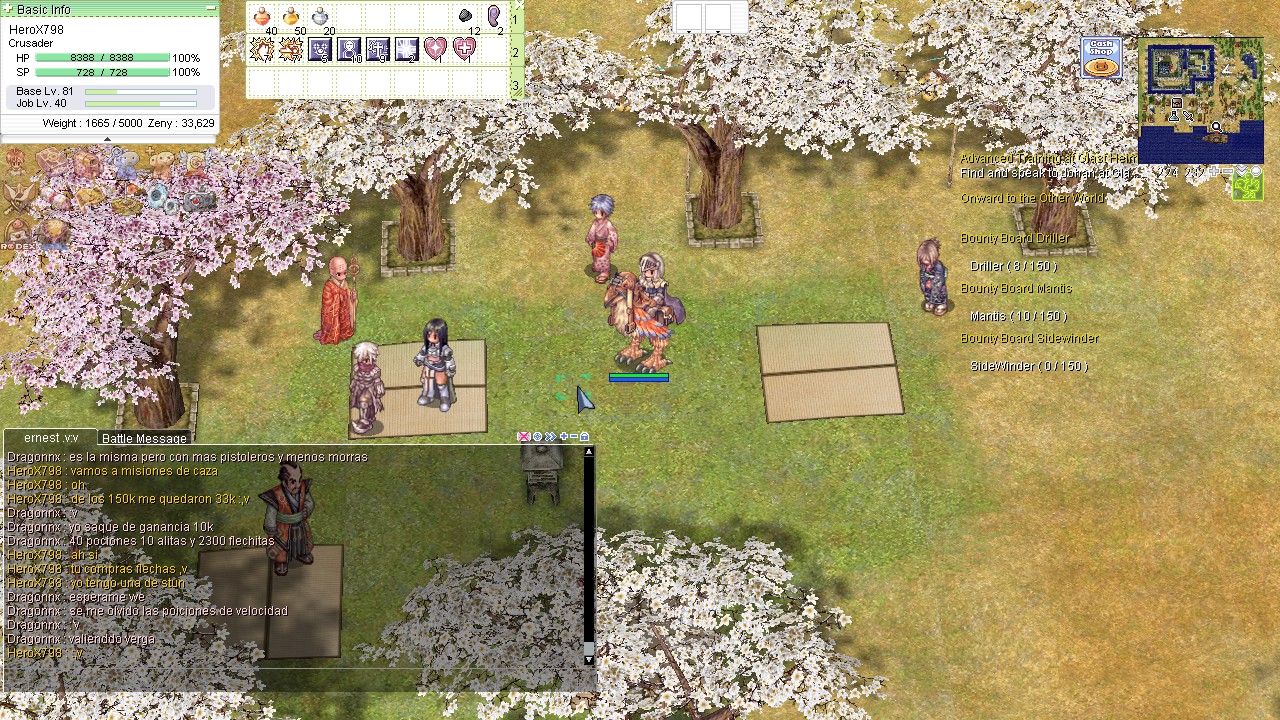Image resolution: width=1280 pixels, height=720 pixels.
Task: Click the magnifier icon on the minimap
Action: coord(1216,127)
